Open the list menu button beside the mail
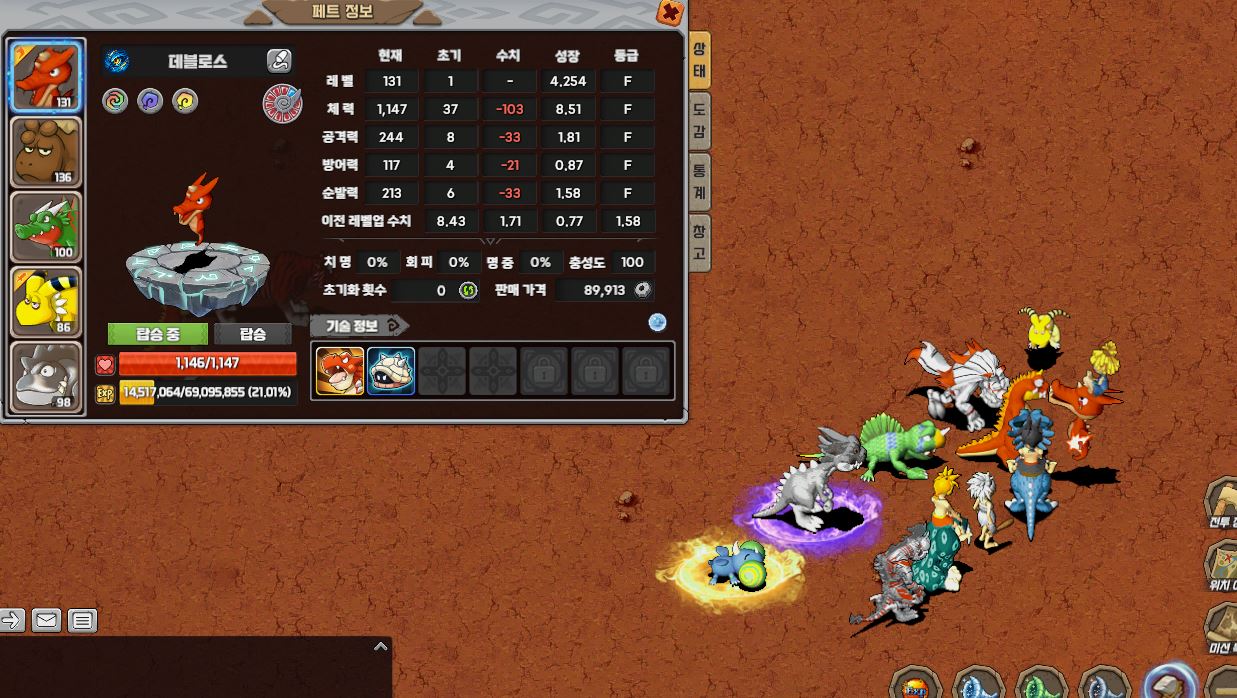The image size is (1237, 698). (82, 620)
